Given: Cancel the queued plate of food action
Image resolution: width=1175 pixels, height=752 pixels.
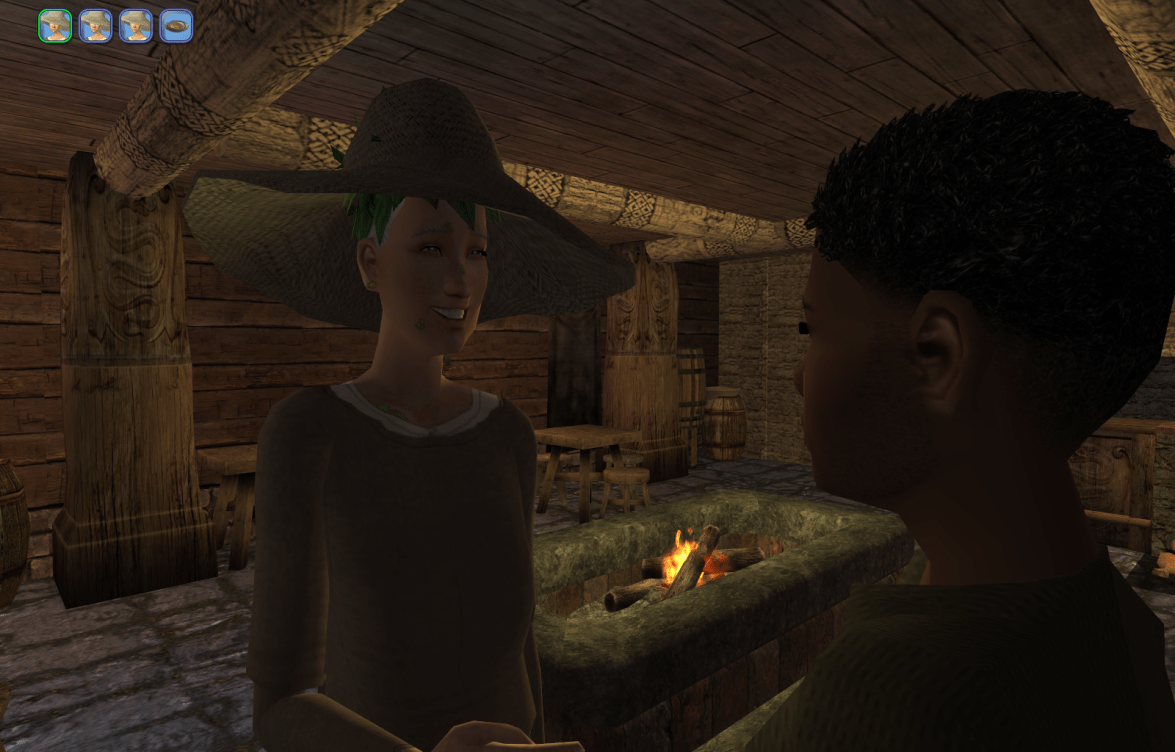Looking at the screenshot, I should [x=176, y=26].
